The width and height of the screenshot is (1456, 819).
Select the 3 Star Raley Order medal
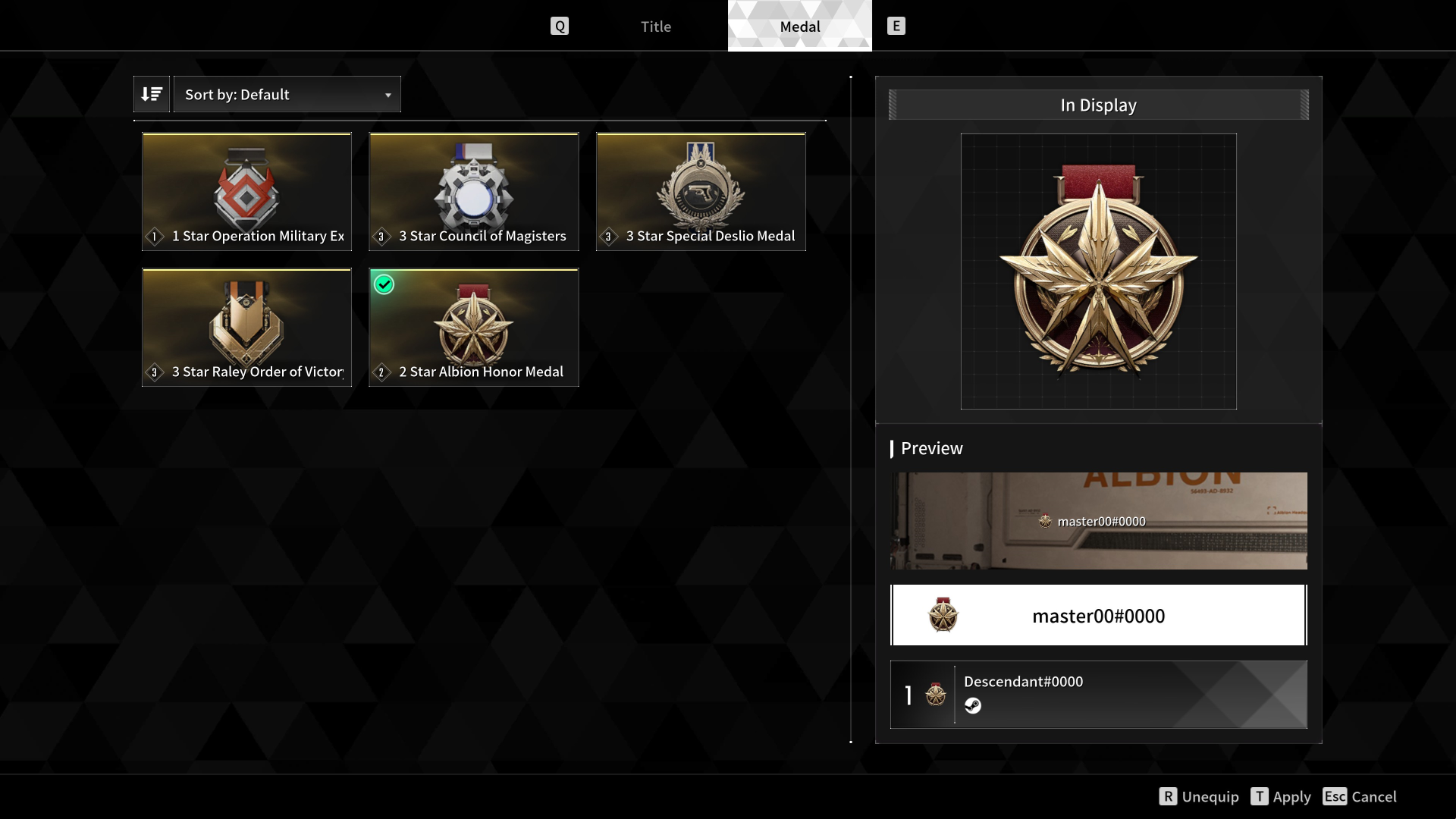pos(246,327)
